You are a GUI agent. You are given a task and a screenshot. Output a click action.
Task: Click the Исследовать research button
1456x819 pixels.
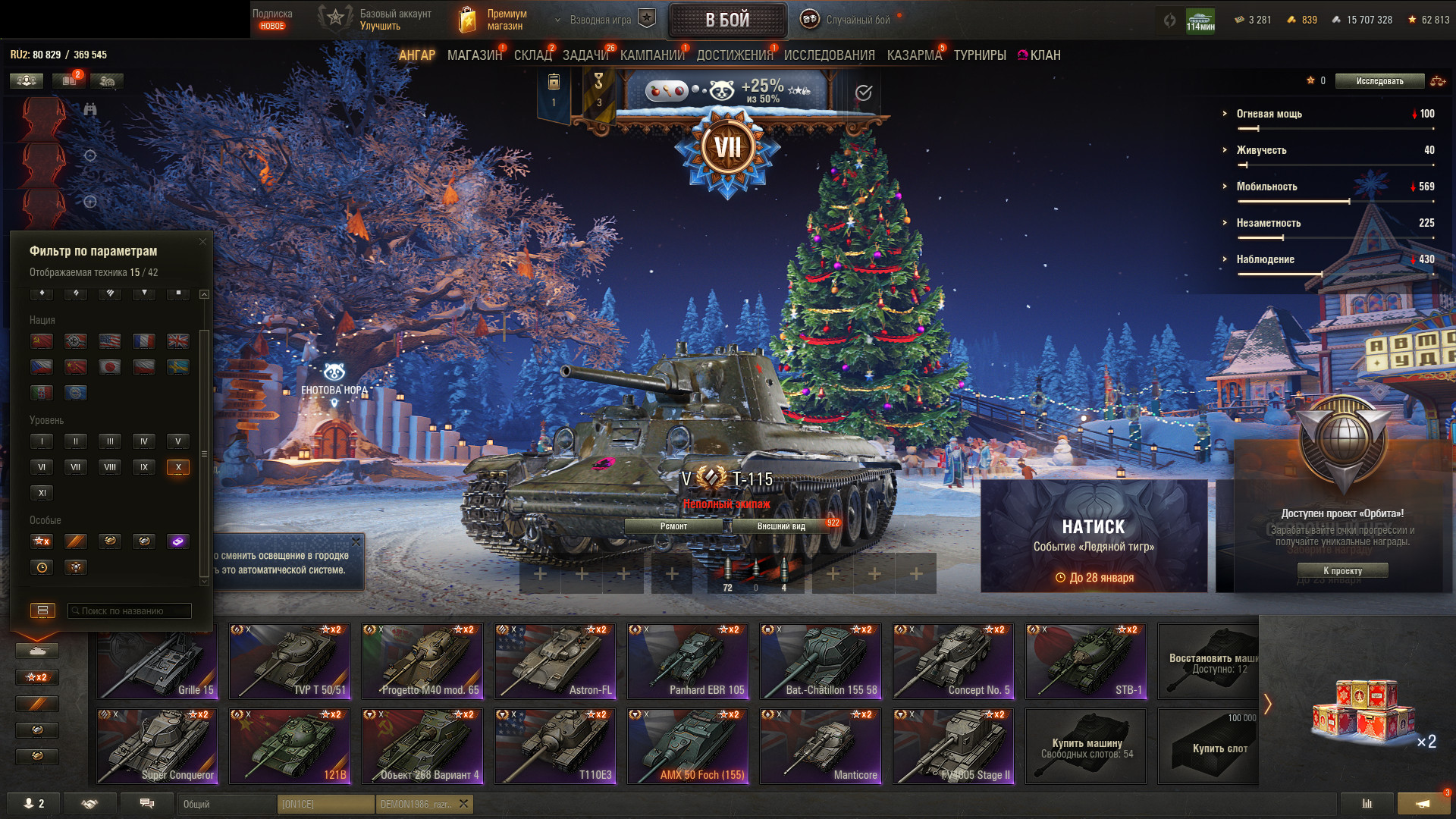click(x=1379, y=81)
